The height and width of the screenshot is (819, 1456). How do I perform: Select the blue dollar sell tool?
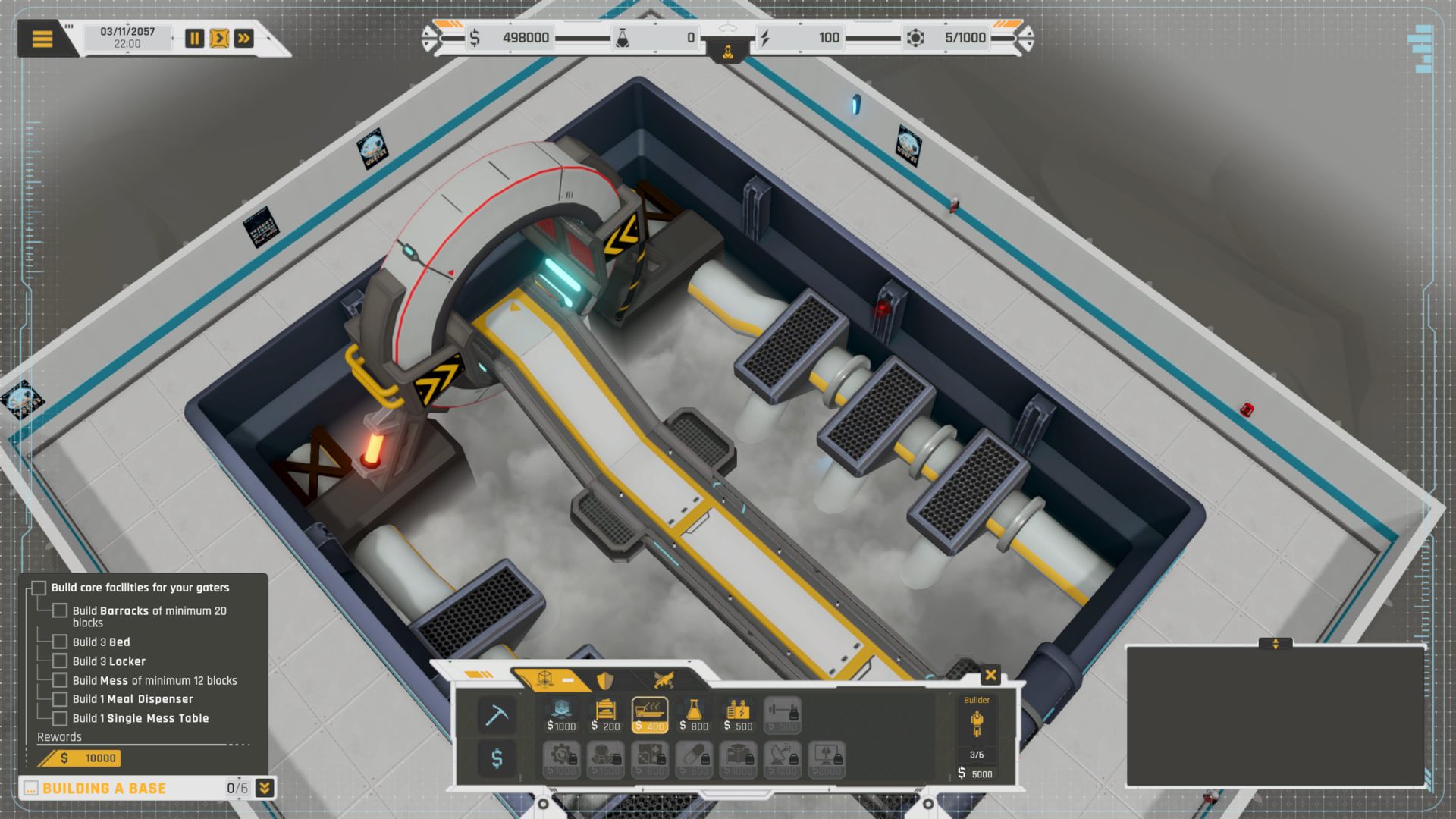click(x=497, y=758)
